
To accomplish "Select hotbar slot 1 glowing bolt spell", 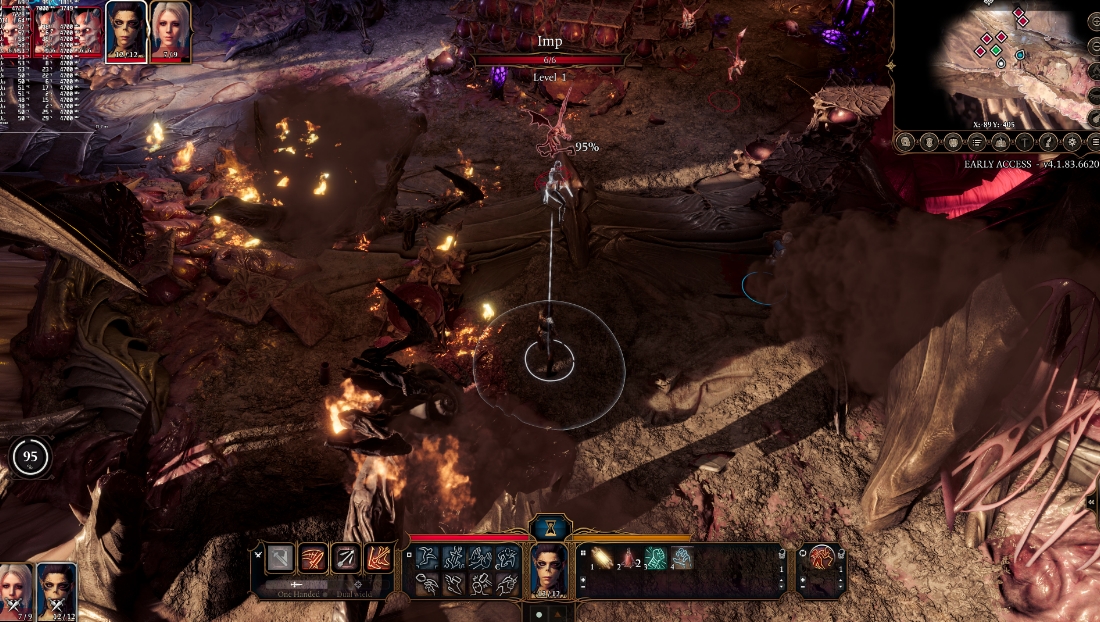I will pos(603,559).
